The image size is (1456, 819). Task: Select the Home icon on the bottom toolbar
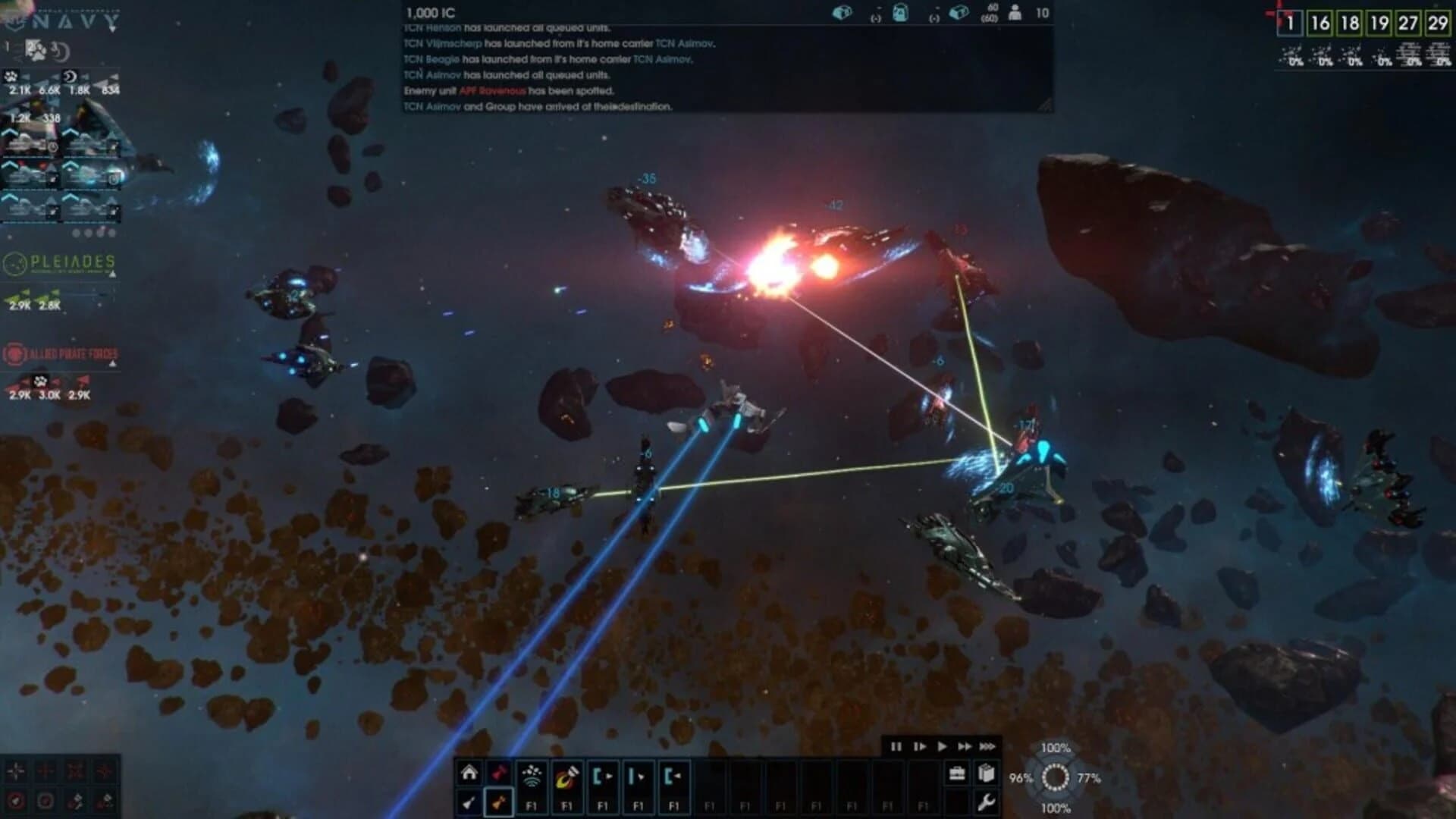[x=469, y=770]
